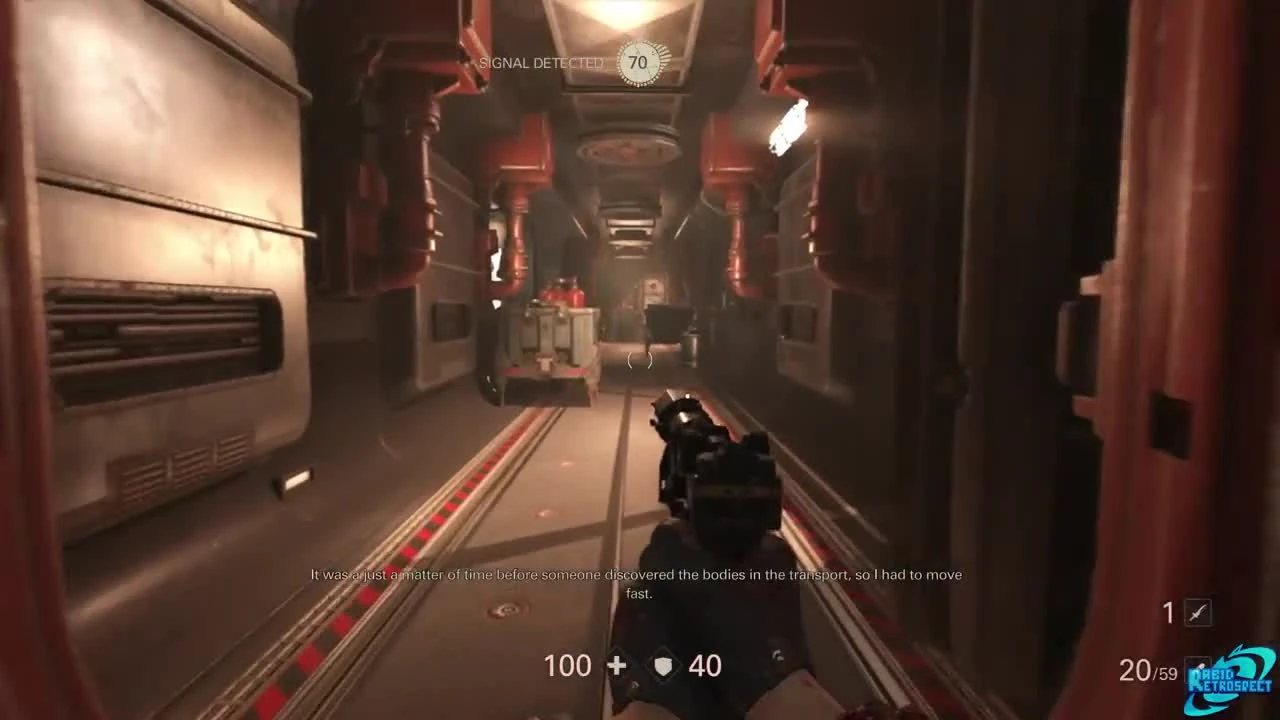Click the armor shield icon
The image size is (1280, 720).
tap(663, 665)
